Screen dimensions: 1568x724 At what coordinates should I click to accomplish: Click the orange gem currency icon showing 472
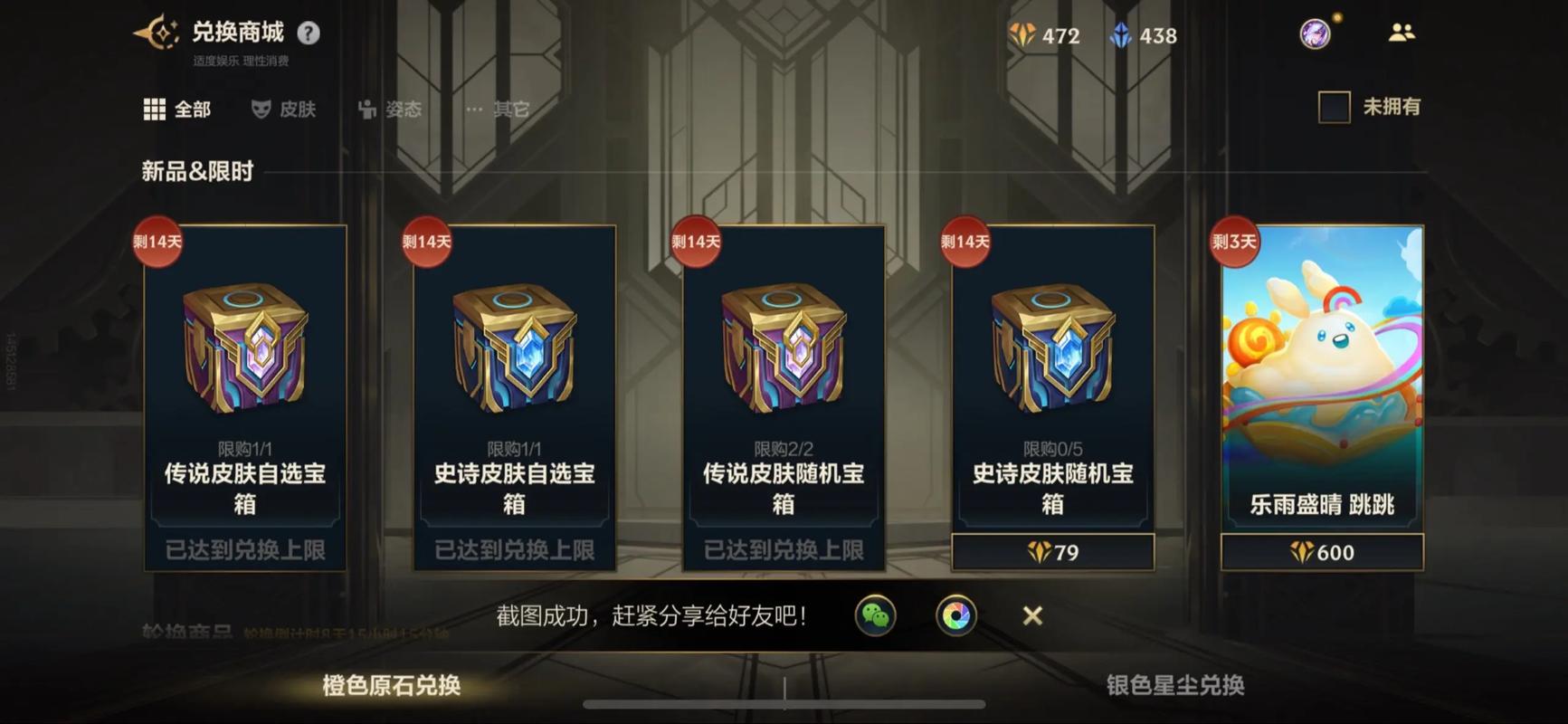(x=1023, y=35)
